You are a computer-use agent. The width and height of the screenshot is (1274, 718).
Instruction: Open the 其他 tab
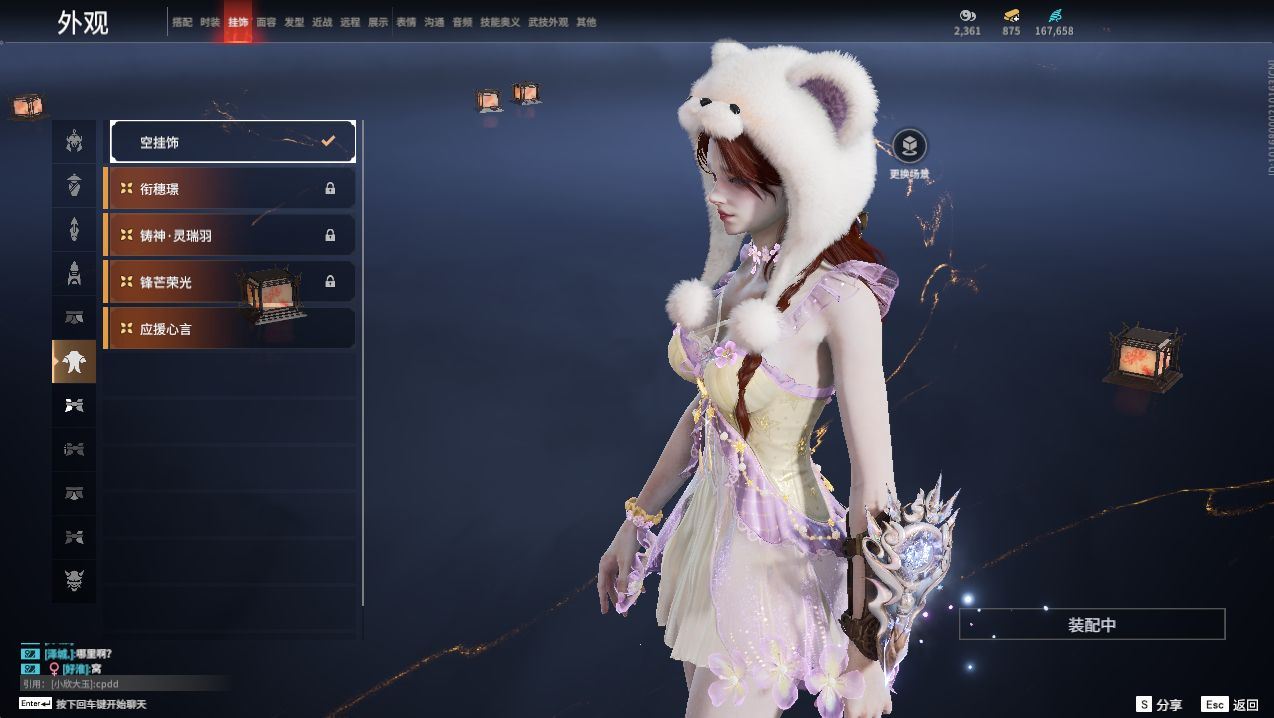pyautogui.click(x=586, y=22)
